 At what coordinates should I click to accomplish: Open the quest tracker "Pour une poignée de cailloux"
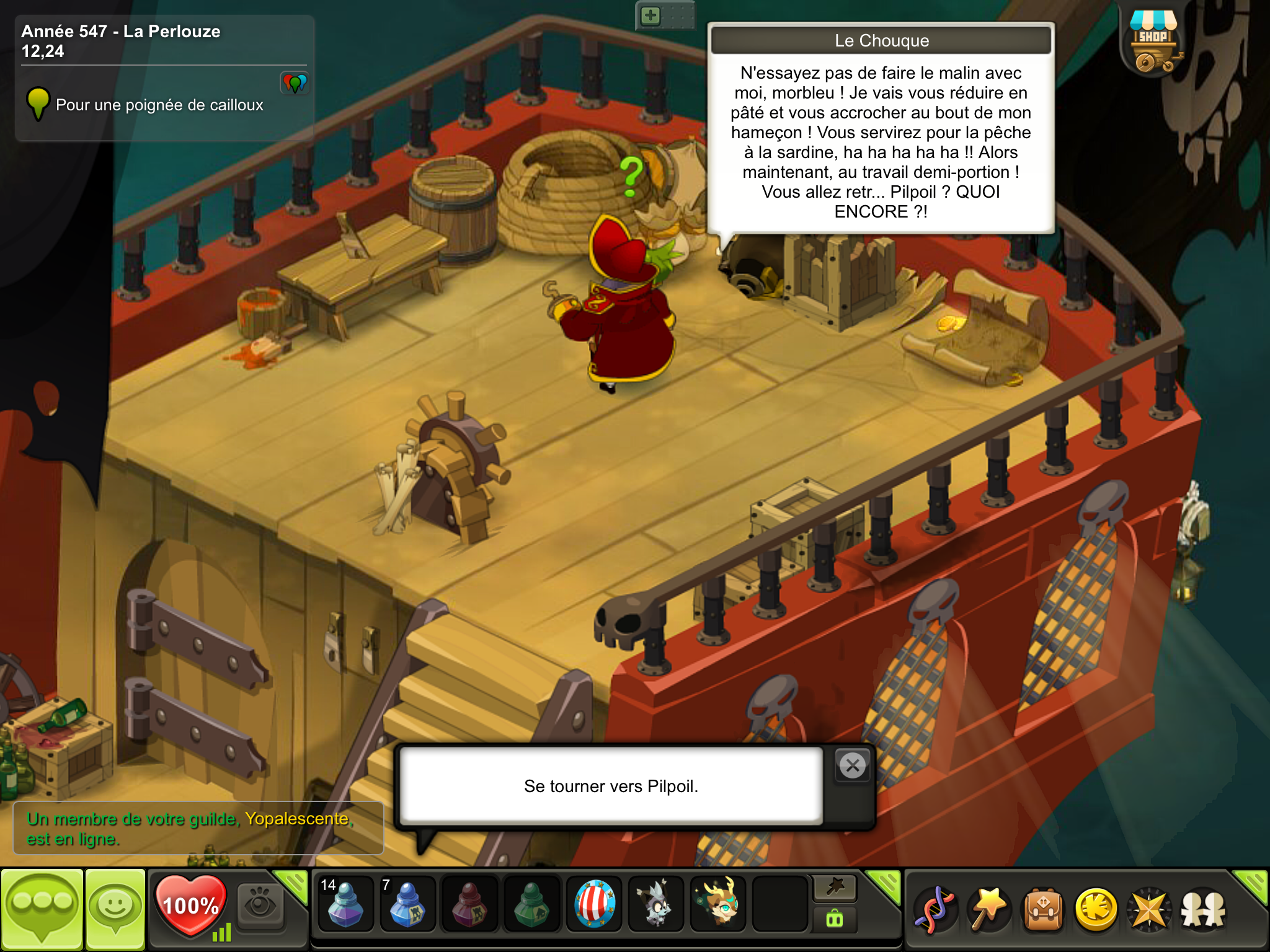click(159, 105)
